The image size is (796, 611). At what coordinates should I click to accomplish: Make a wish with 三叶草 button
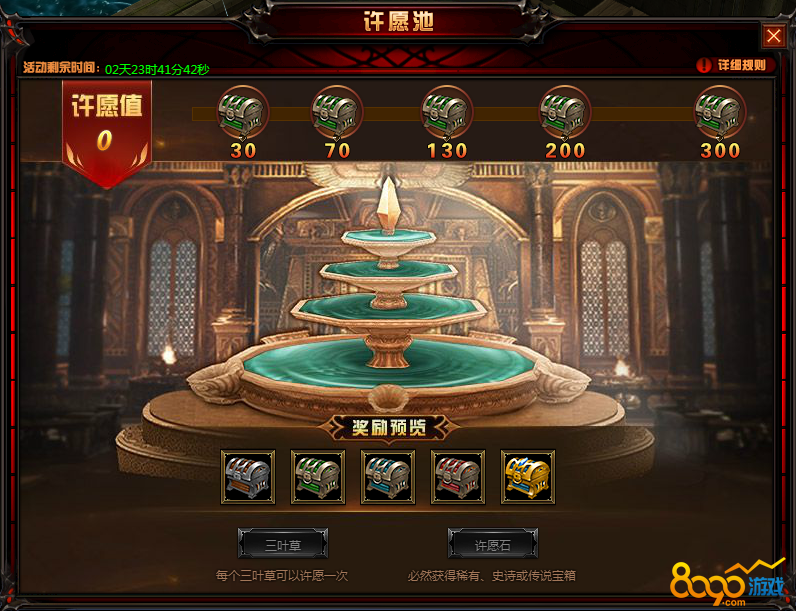tap(283, 544)
